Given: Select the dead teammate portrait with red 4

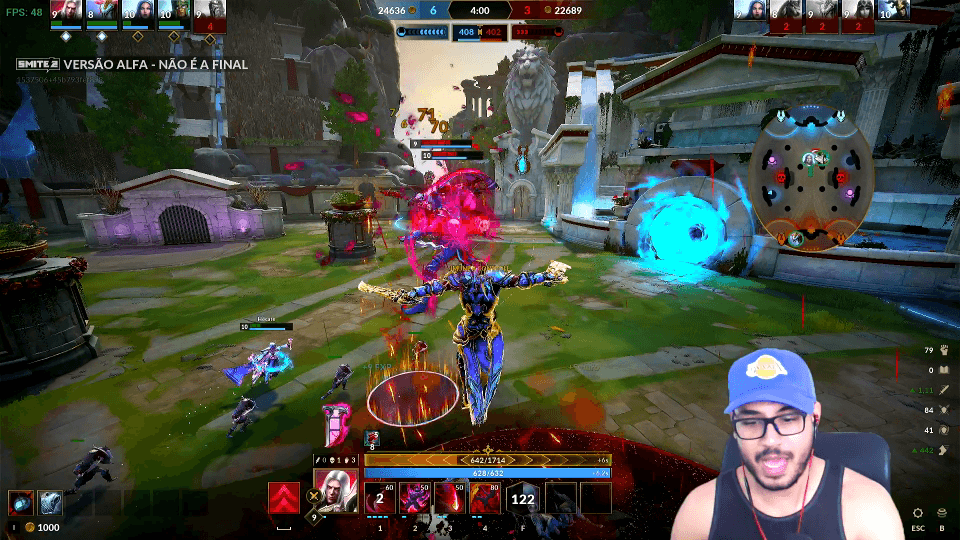Looking at the screenshot, I should pyautogui.click(x=209, y=12).
